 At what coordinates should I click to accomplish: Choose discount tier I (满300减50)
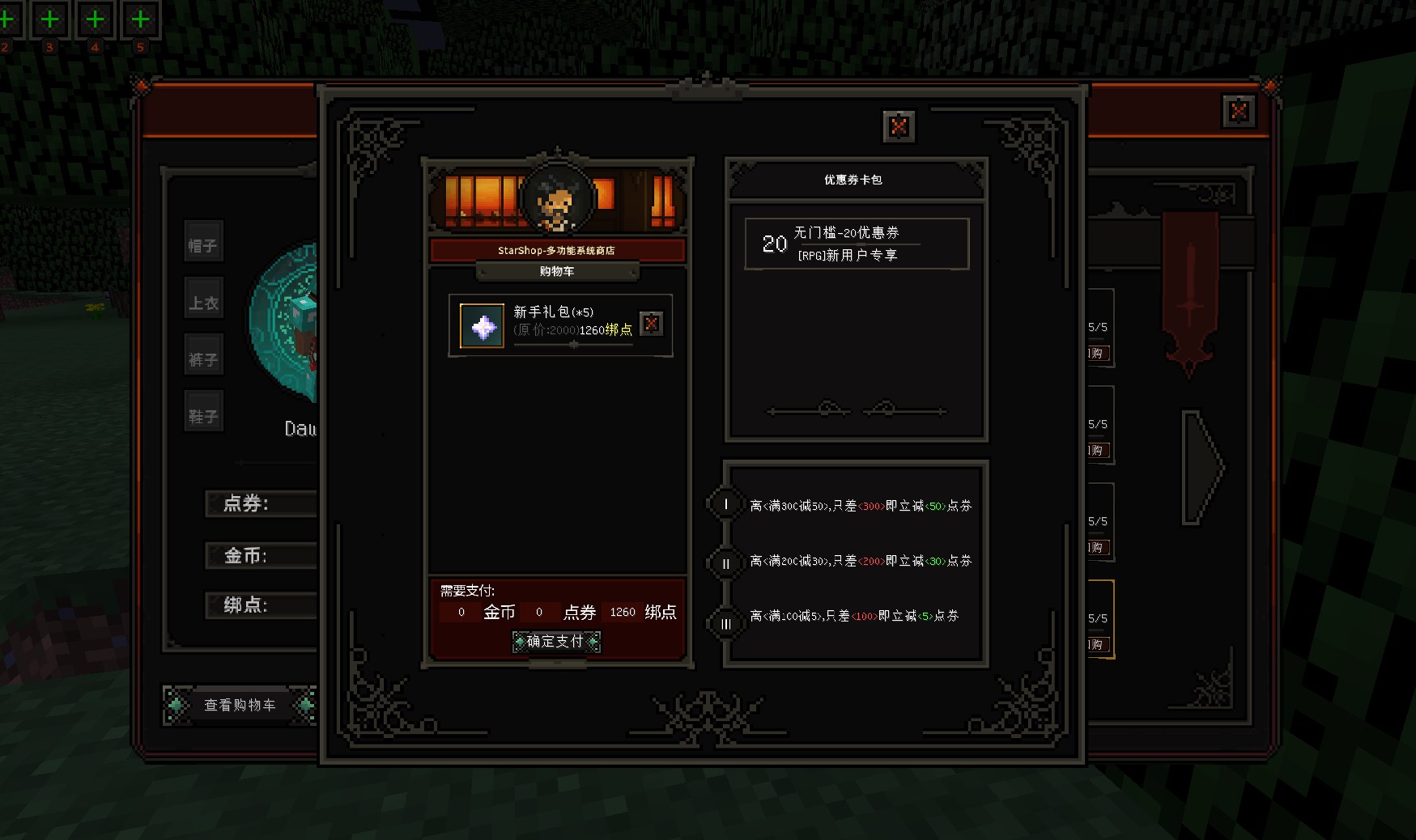click(x=726, y=505)
